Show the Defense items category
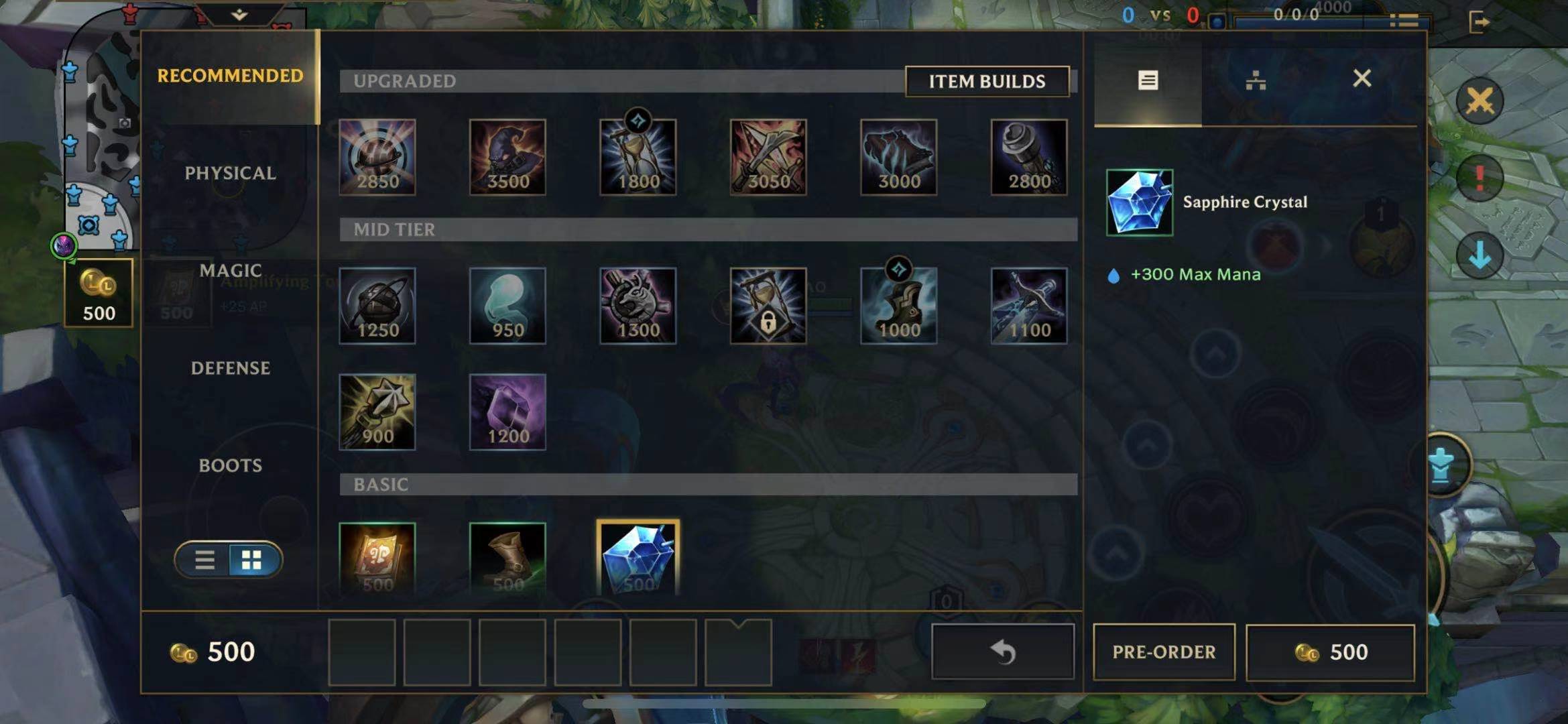 click(230, 368)
